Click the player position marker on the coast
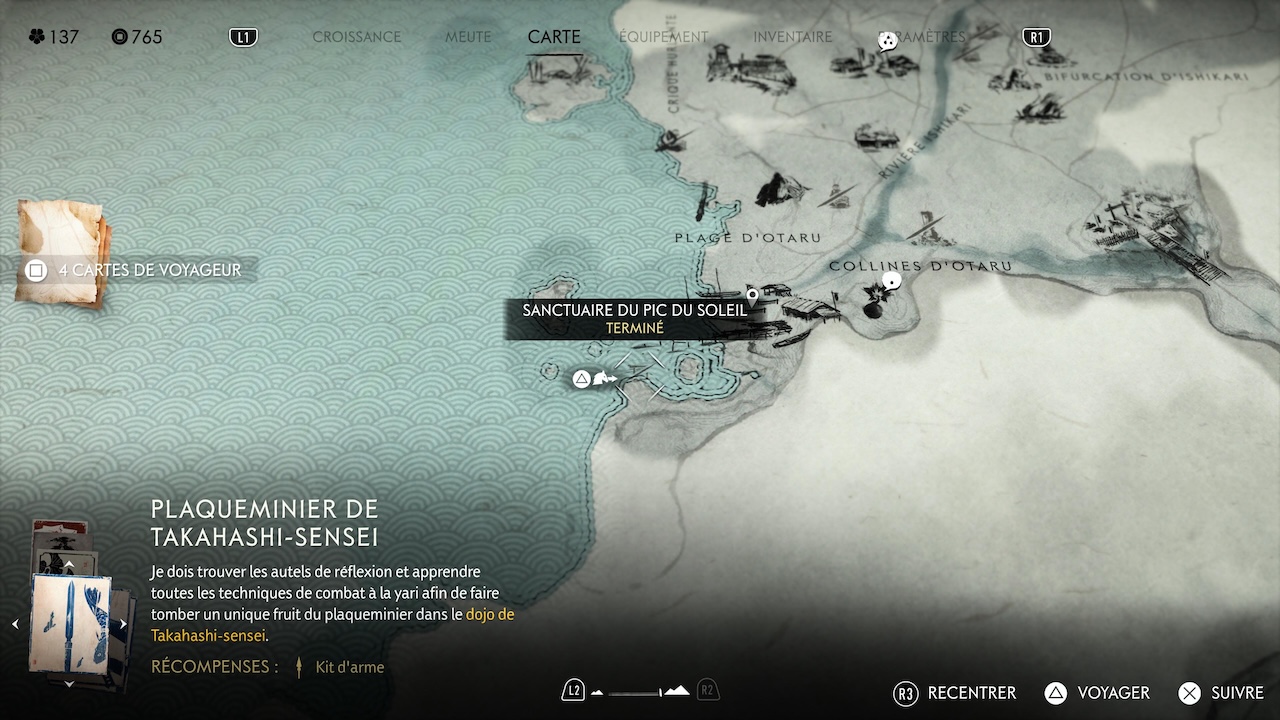The width and height of the screenshot is (1280, 720). click(604, 378)
